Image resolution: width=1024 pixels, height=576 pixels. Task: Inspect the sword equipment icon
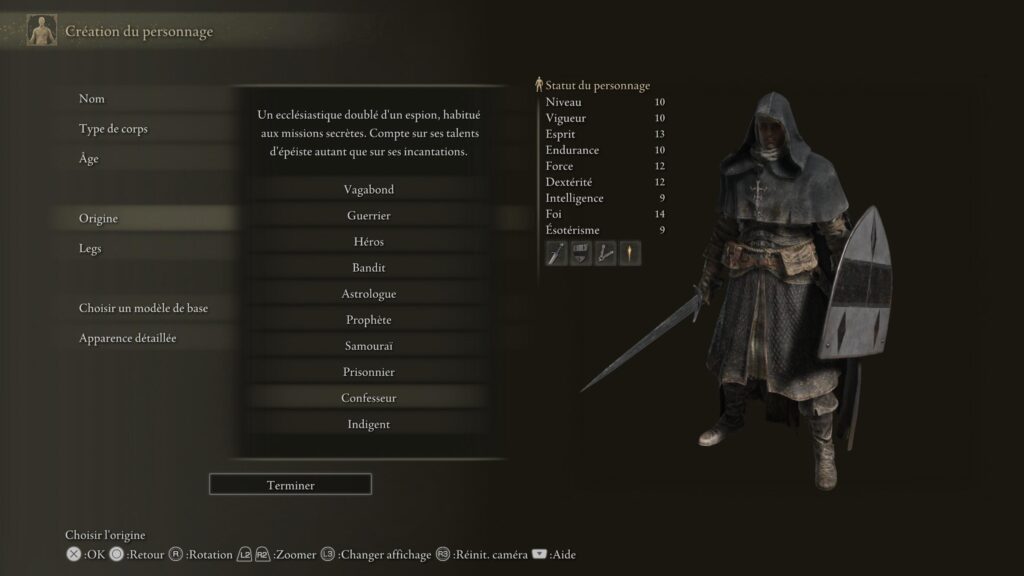click(x=557, y=254)
